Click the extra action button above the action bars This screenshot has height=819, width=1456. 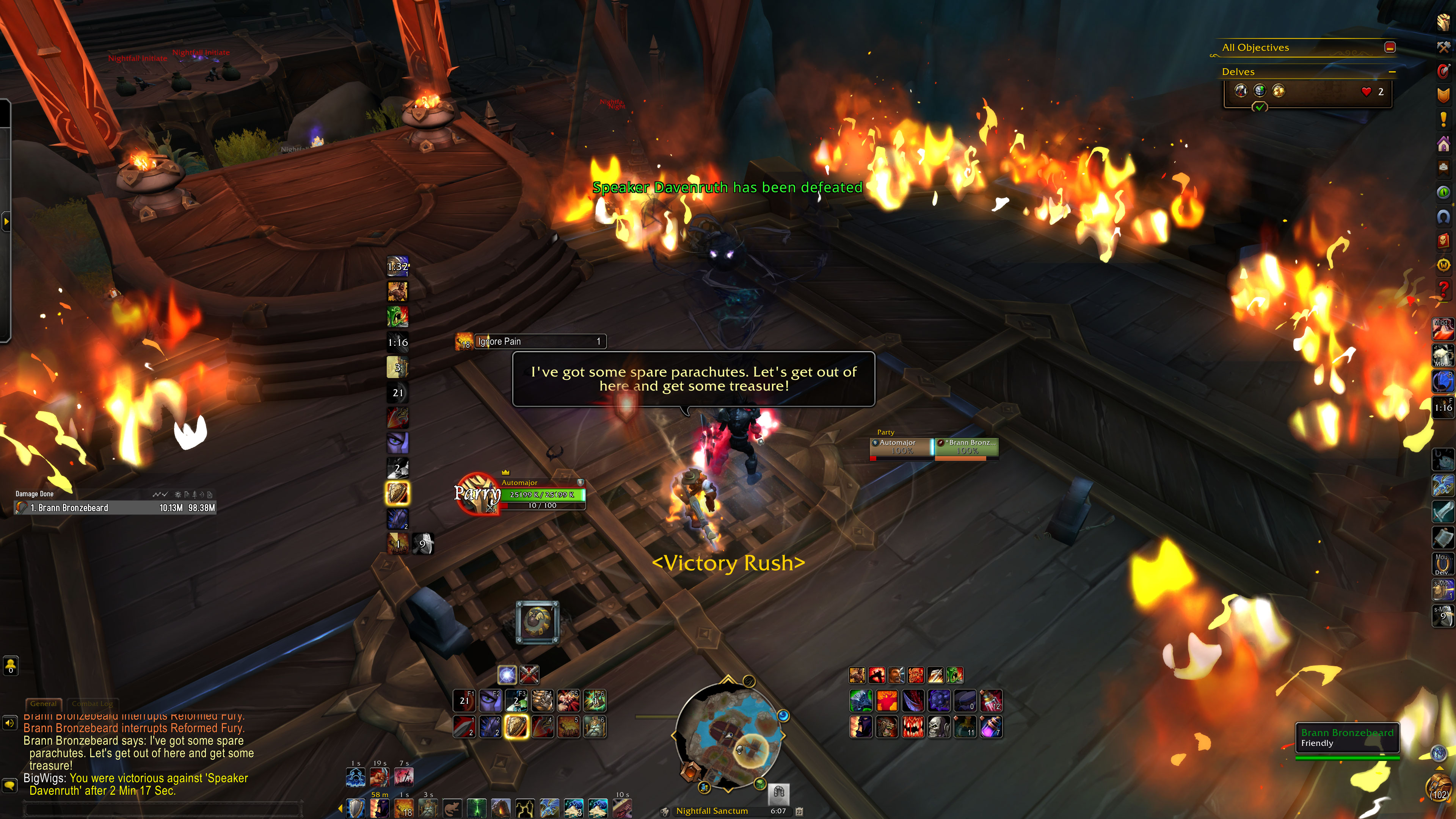point(537,622)
